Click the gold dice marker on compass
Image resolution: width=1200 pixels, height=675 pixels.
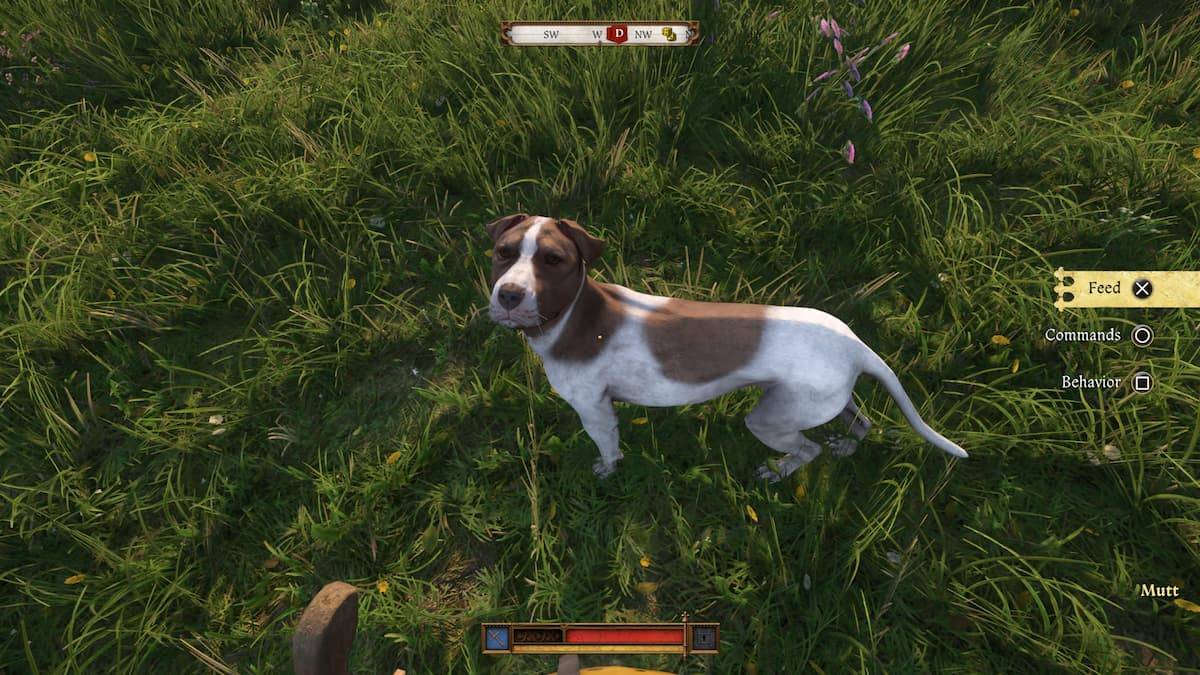click(x=669, y=34)
